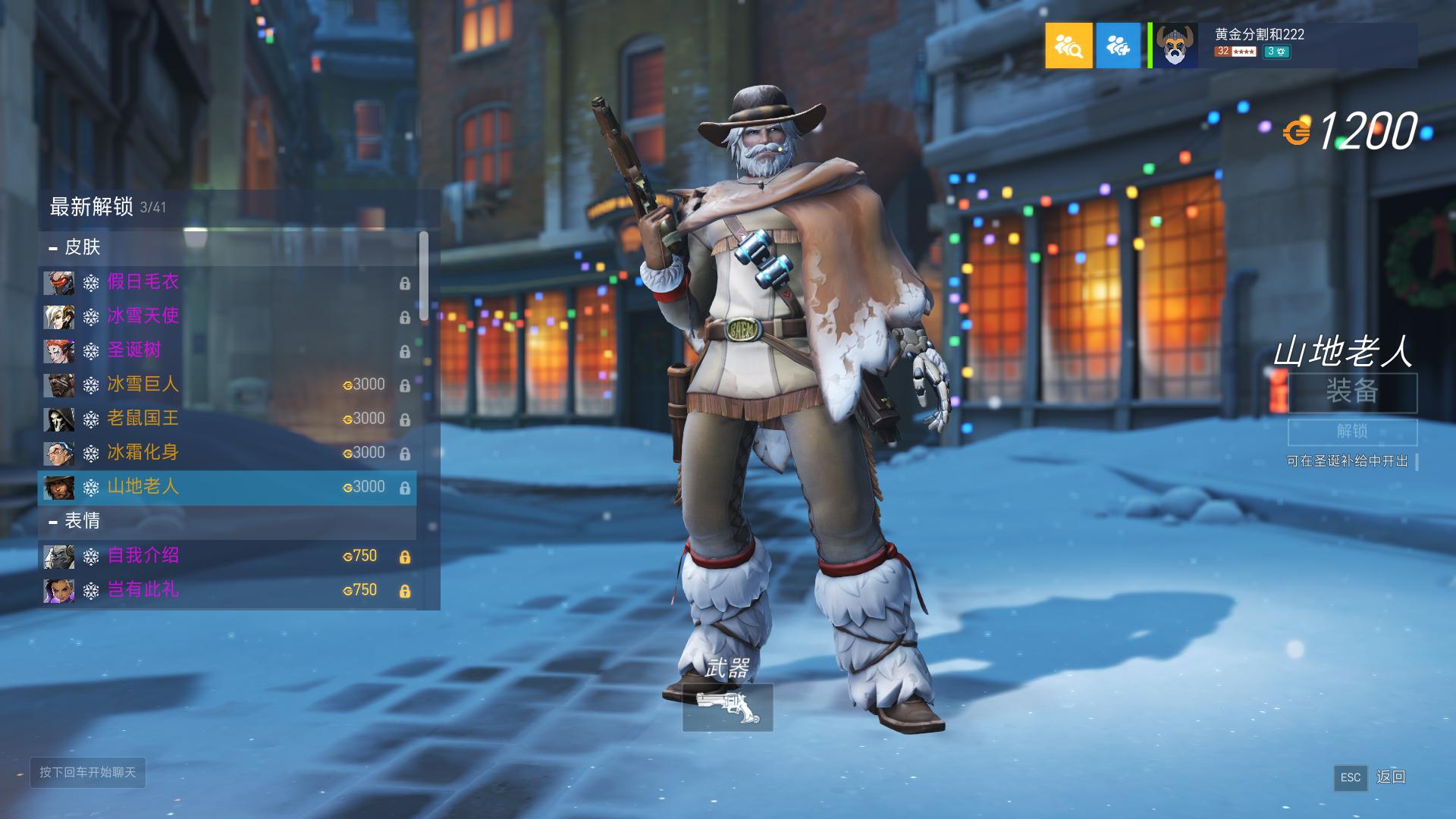
Task: Collapse the 表情 category header
Action: [x=226, y=521]
